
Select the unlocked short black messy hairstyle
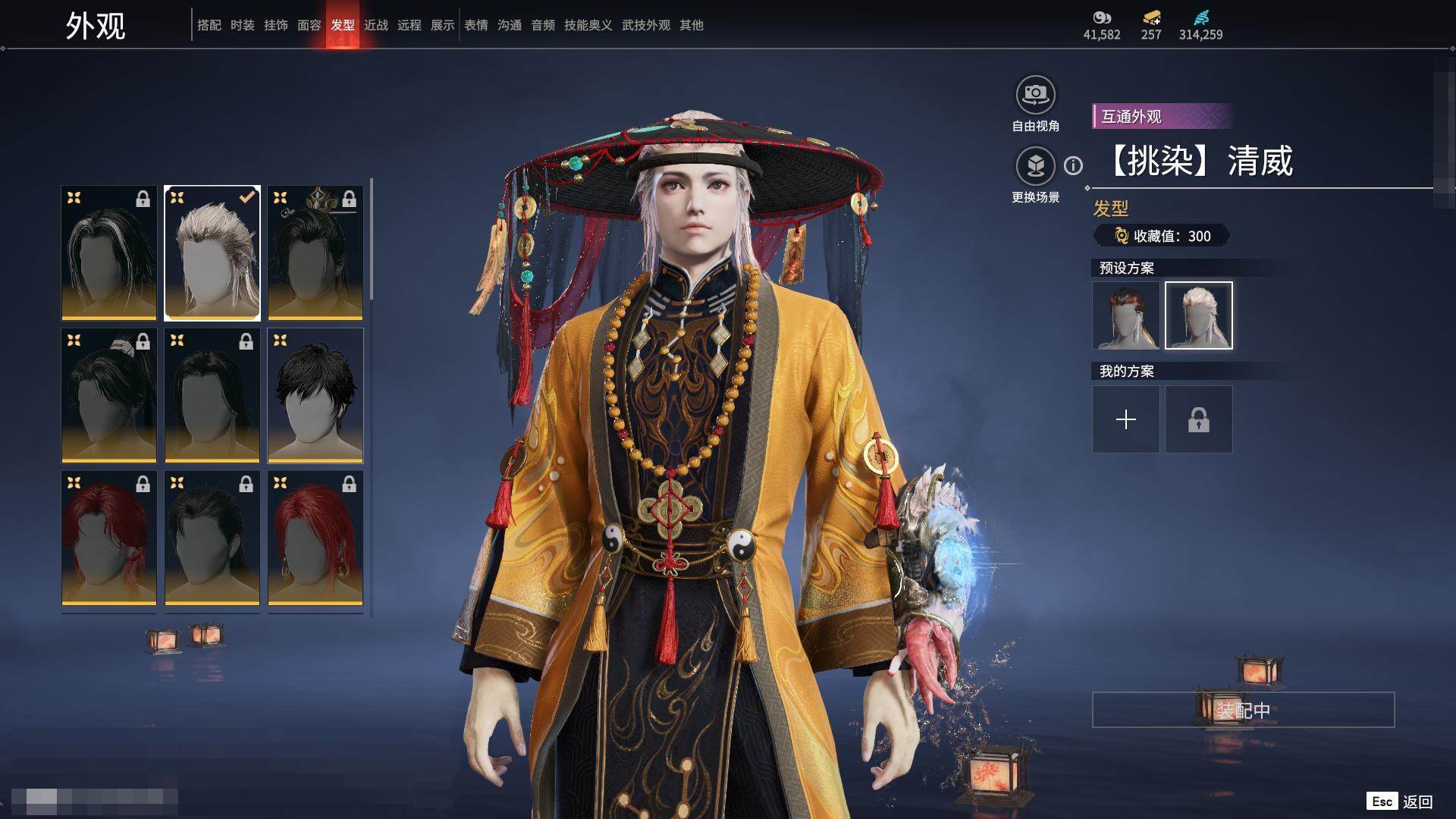(315, 395)
